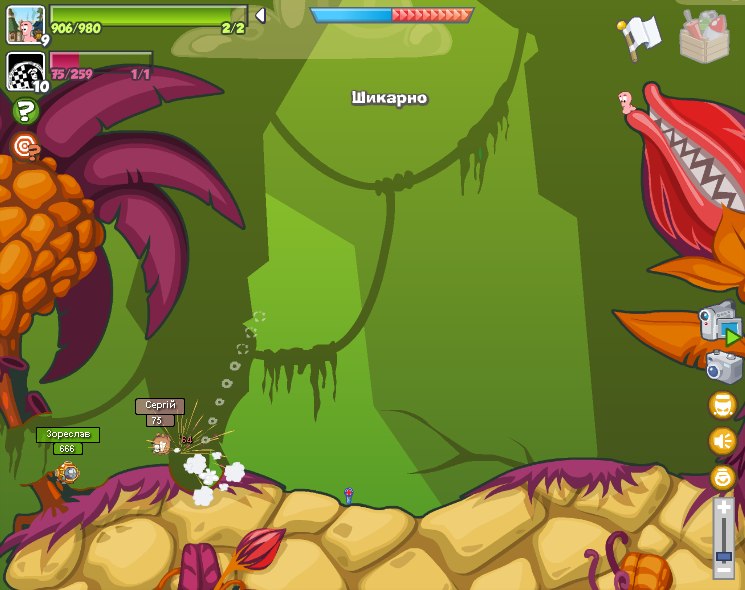Select the pink worm team portrait
Image resolution: width=745 pixels, height=590 pixels.
tap(25, 25)
